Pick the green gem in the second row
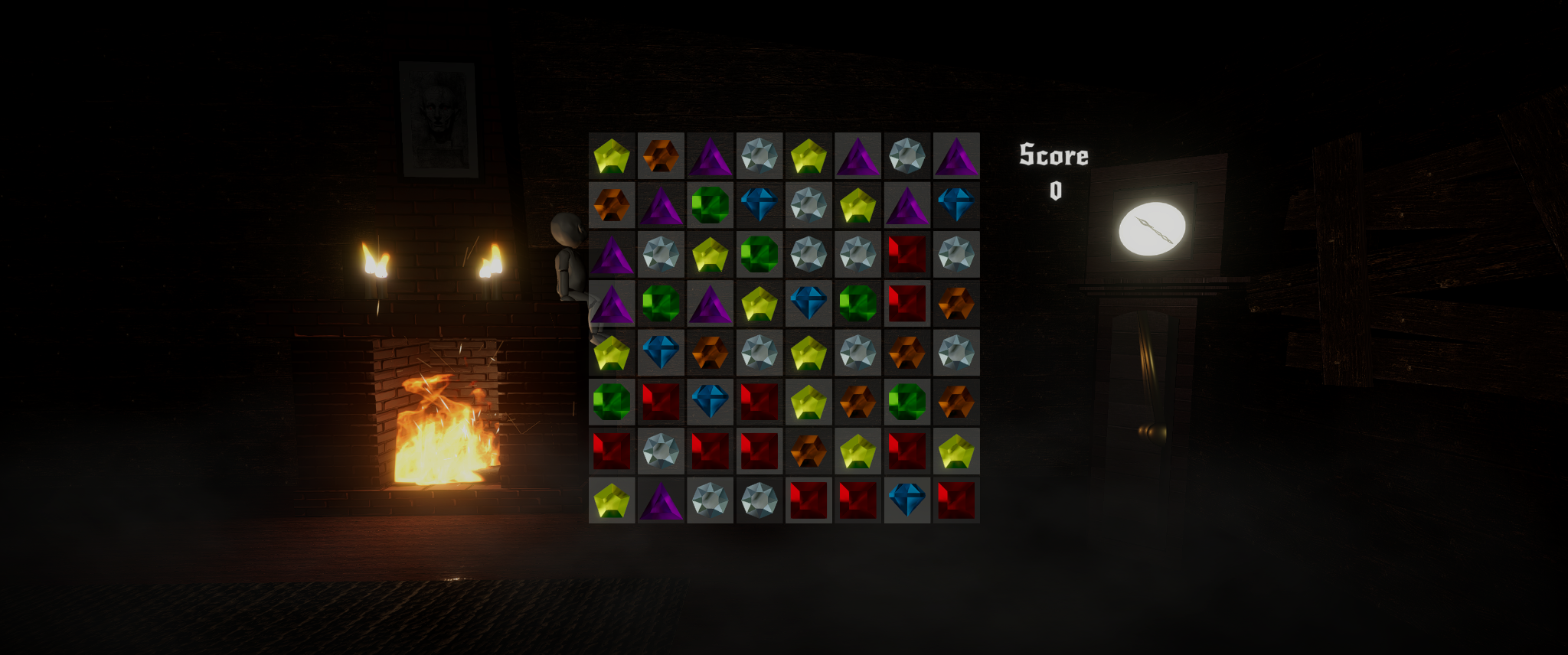The image size is (1568, 655). point(710,205)
